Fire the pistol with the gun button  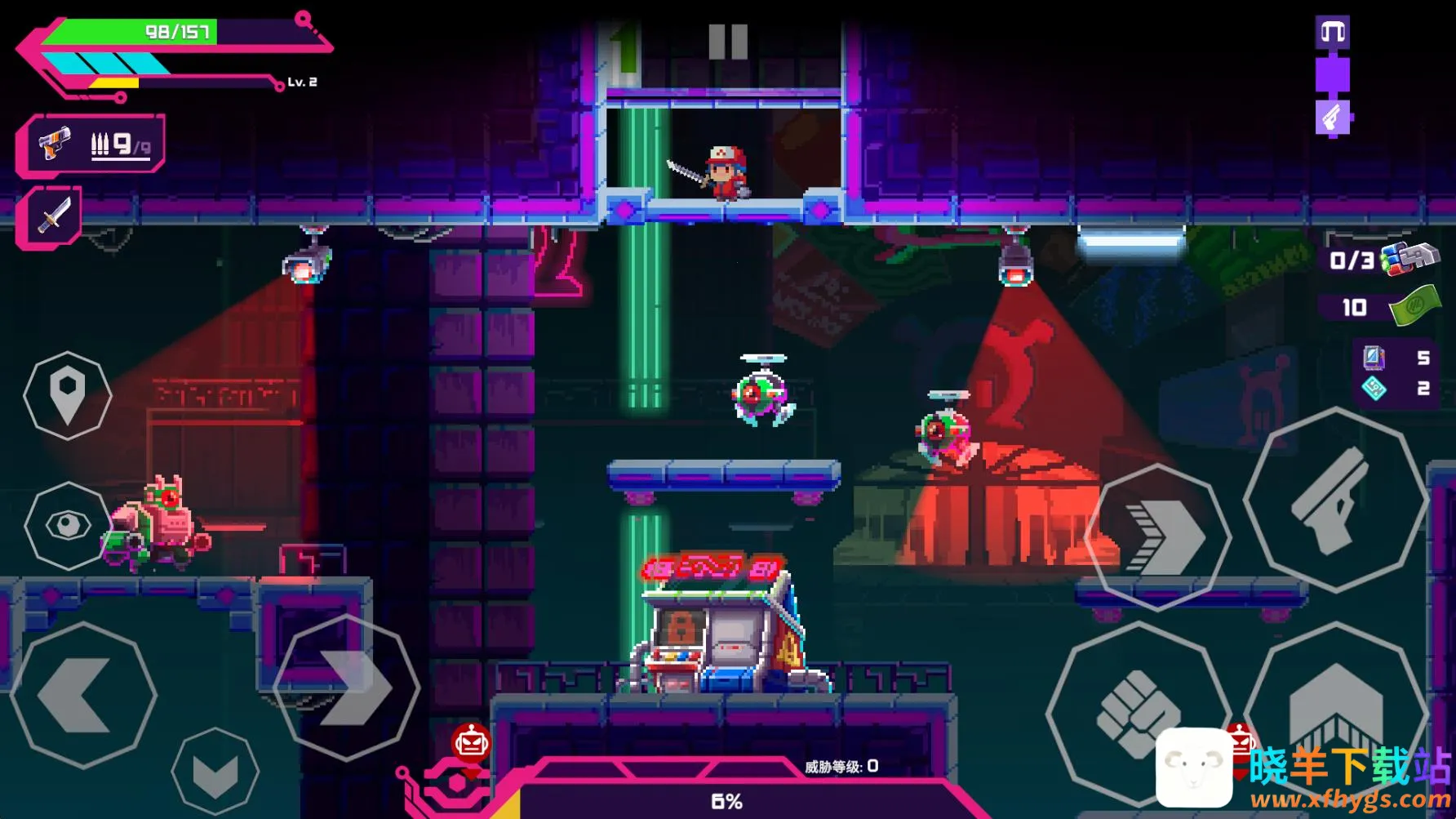click(1334, 500)
